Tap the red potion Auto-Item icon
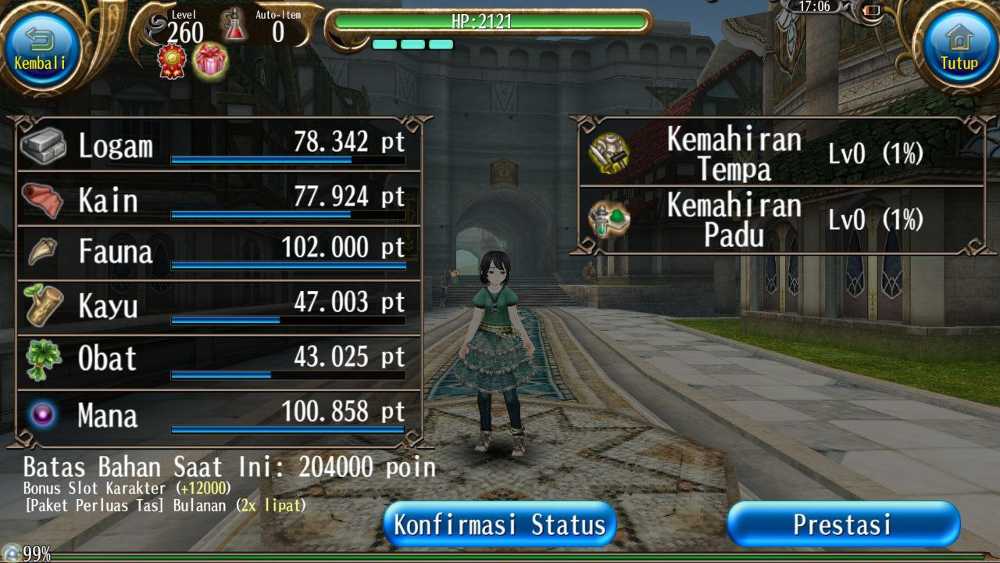This screenshot has width=1000, height=563. point(235,25)
